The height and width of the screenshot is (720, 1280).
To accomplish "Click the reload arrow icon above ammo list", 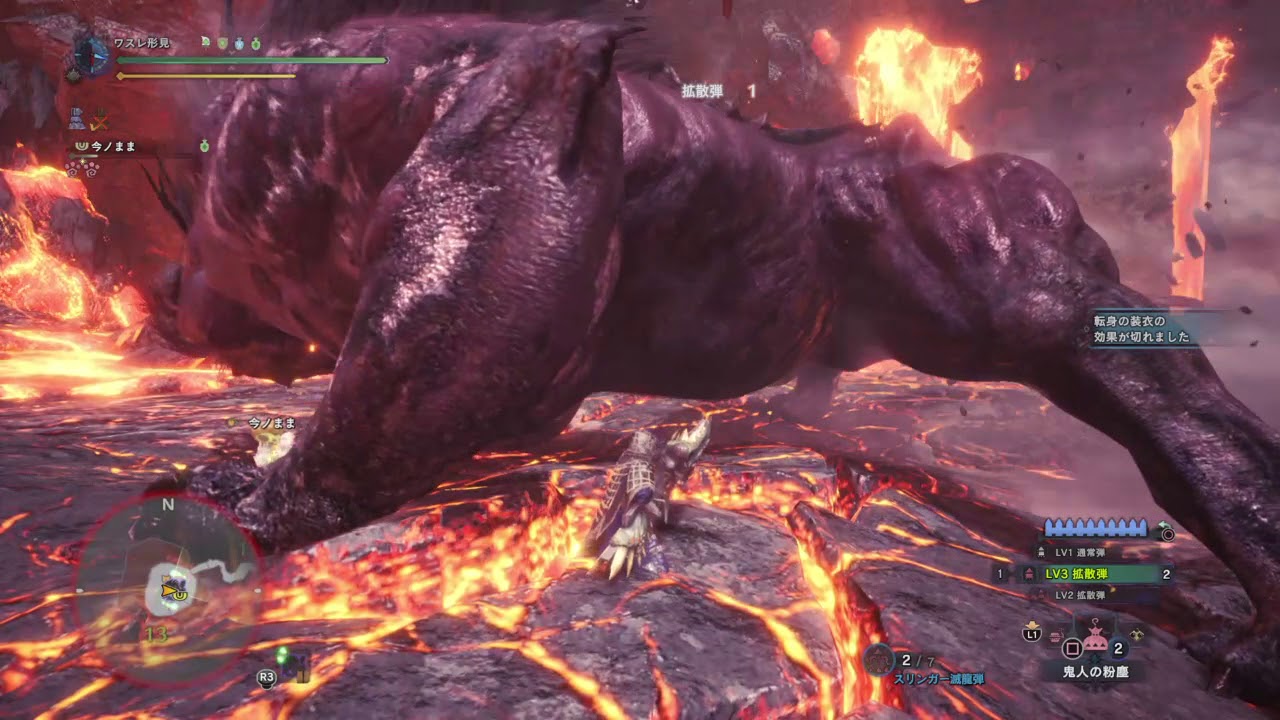I will 1164,524.
